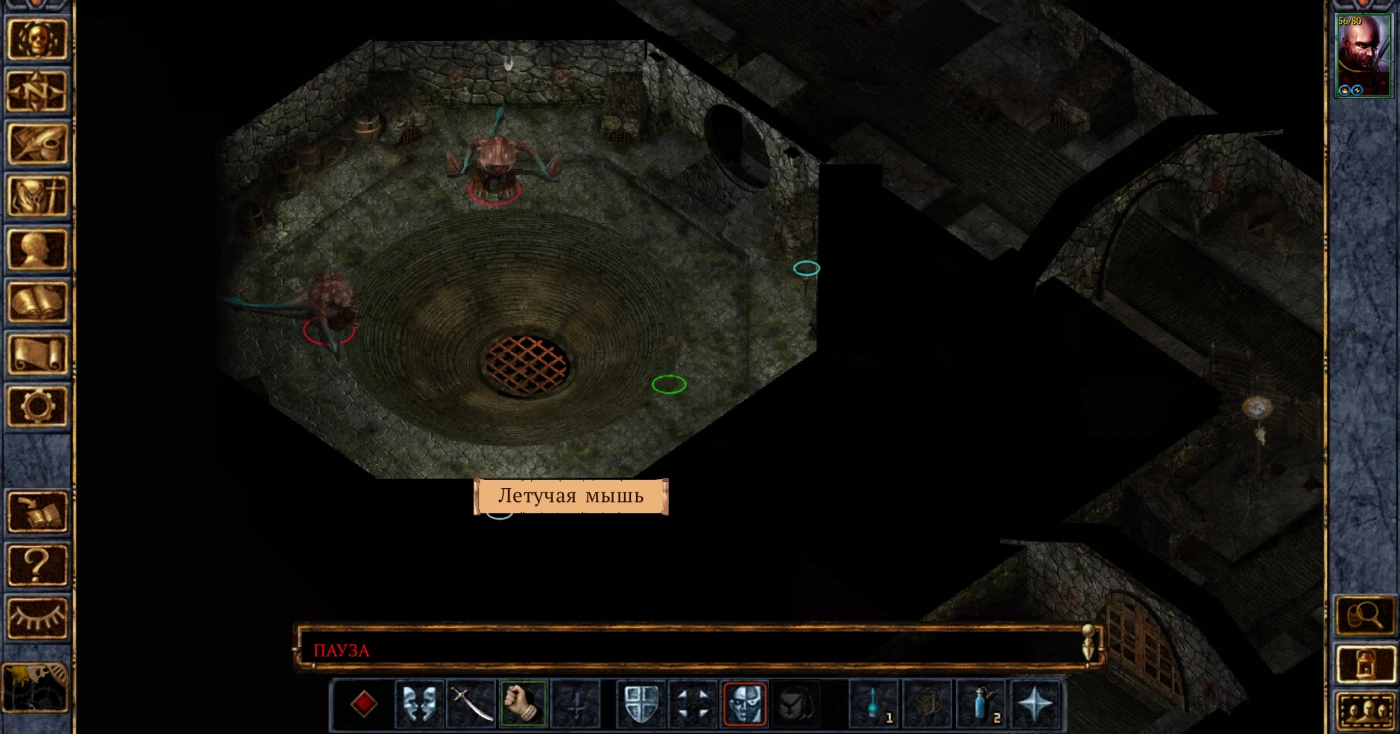The width and height of the screenshot is (1400, 734).
Task: Open options with the gear icon
Action: 37,406
